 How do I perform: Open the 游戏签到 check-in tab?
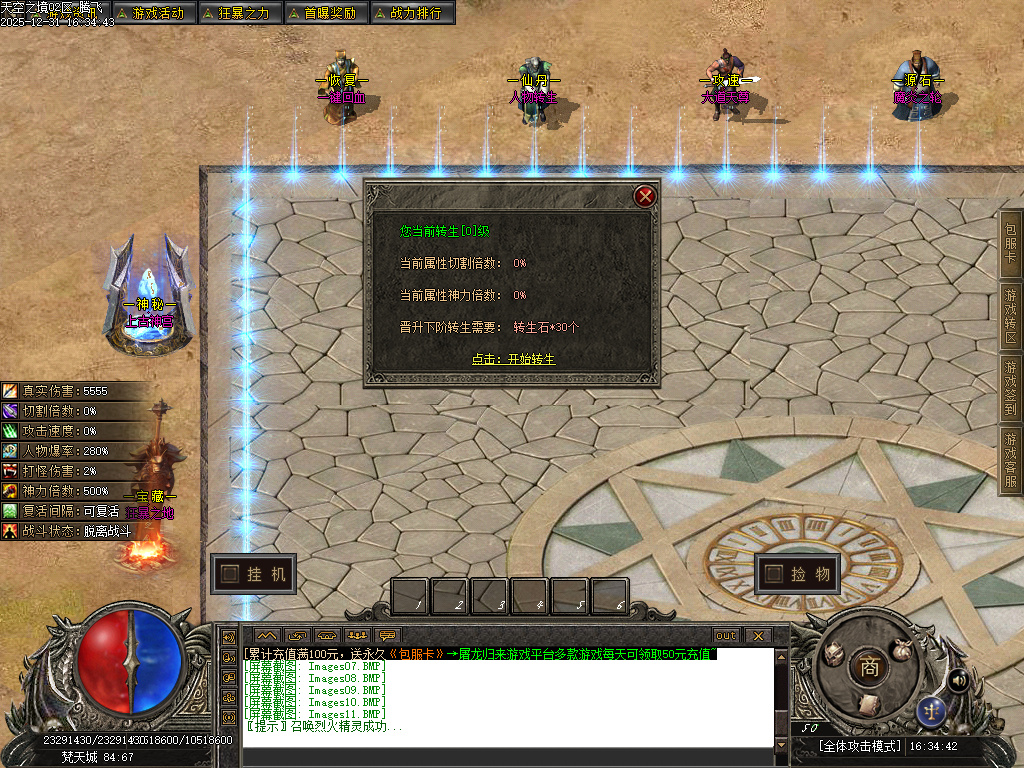pyautogui.click(x=1011, y=388)
